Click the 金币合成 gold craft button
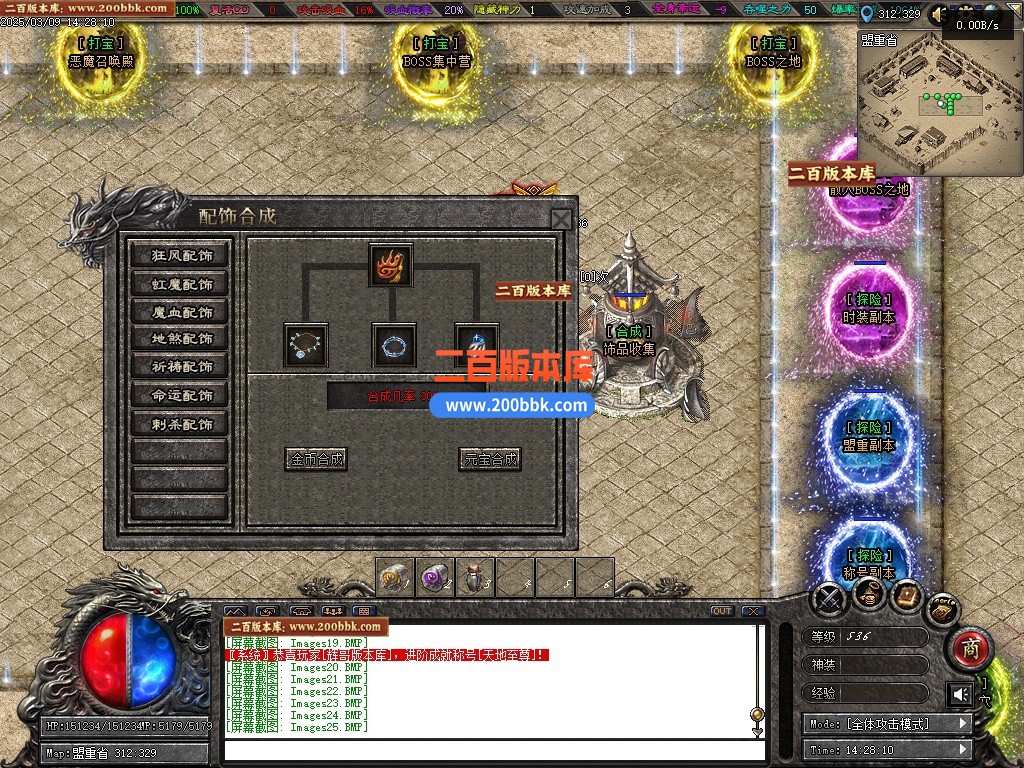Viewport: 1024px width, 768px height. click(x=315, y=459)
